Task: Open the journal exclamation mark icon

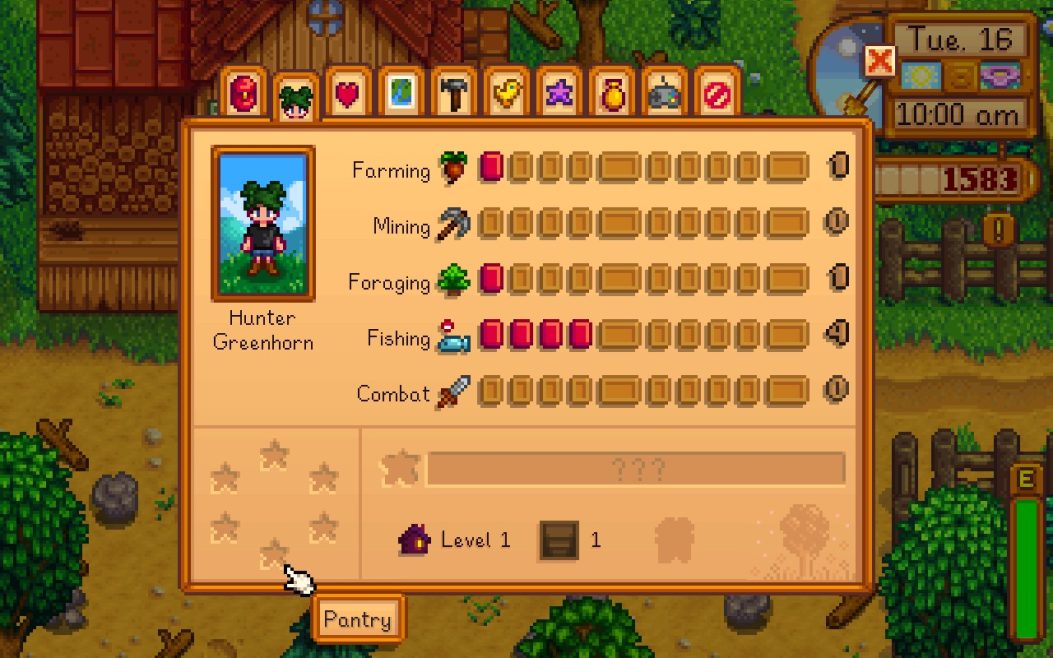Action: click(x=999, y=232)
